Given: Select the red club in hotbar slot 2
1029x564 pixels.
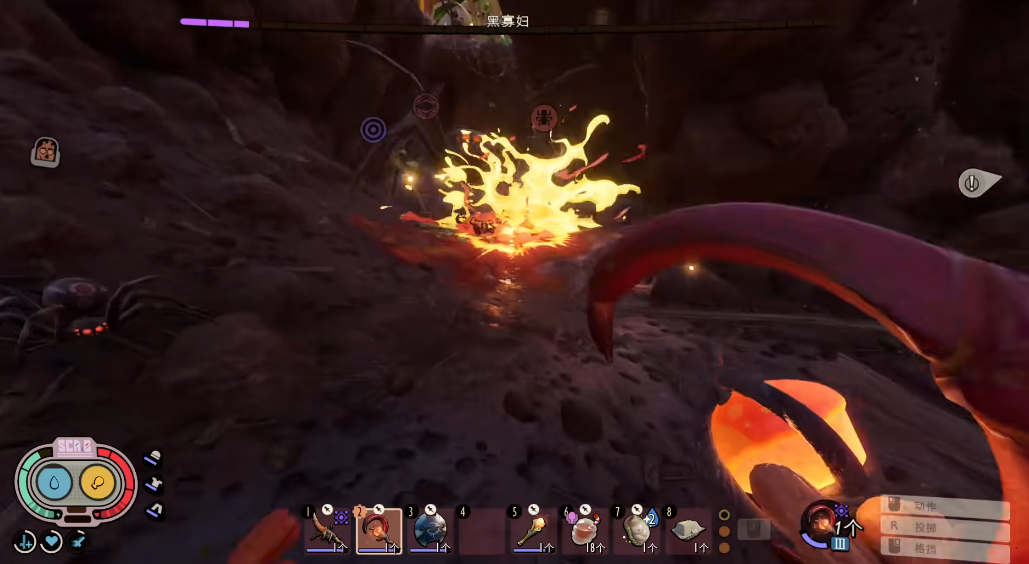Looking at the screenshot, I should click(x=379, y=530).
